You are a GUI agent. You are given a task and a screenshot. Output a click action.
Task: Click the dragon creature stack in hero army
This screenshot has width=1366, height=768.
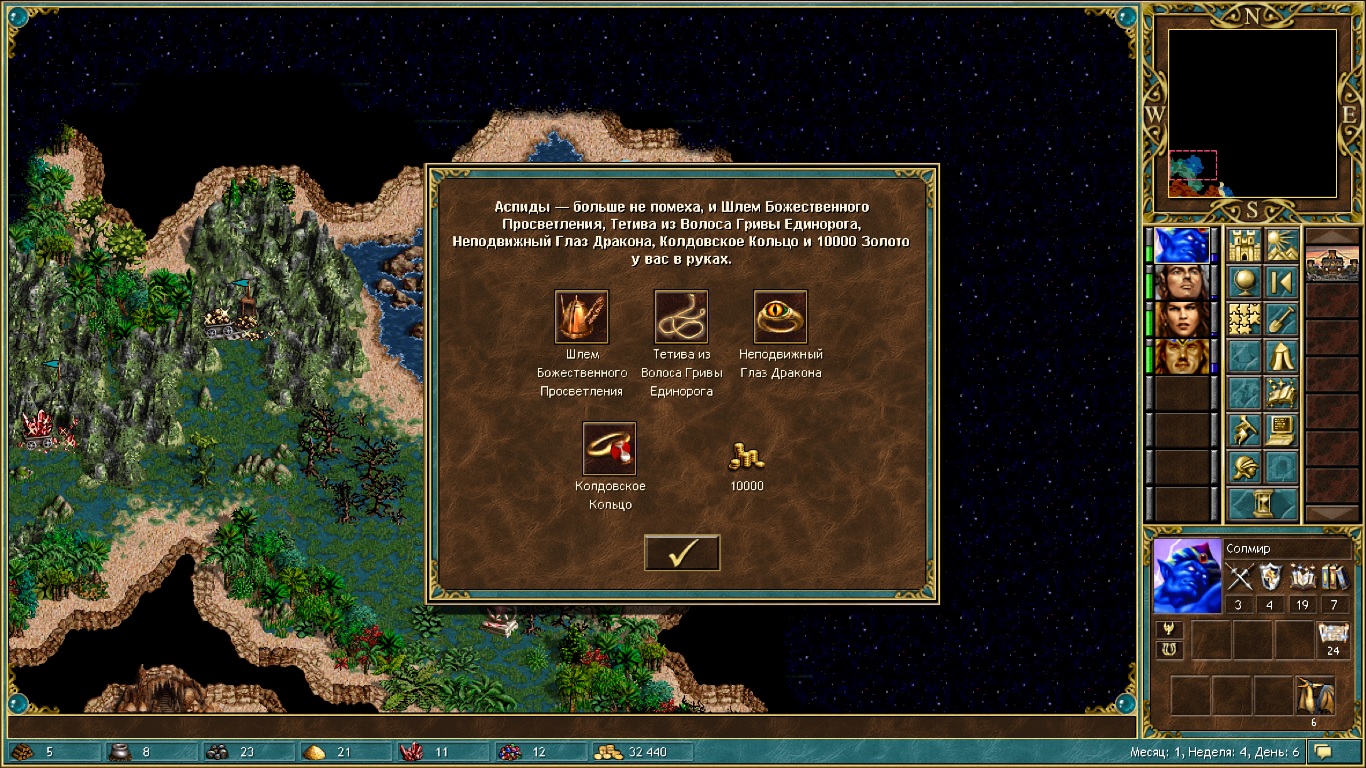(x=1314, y=695)
